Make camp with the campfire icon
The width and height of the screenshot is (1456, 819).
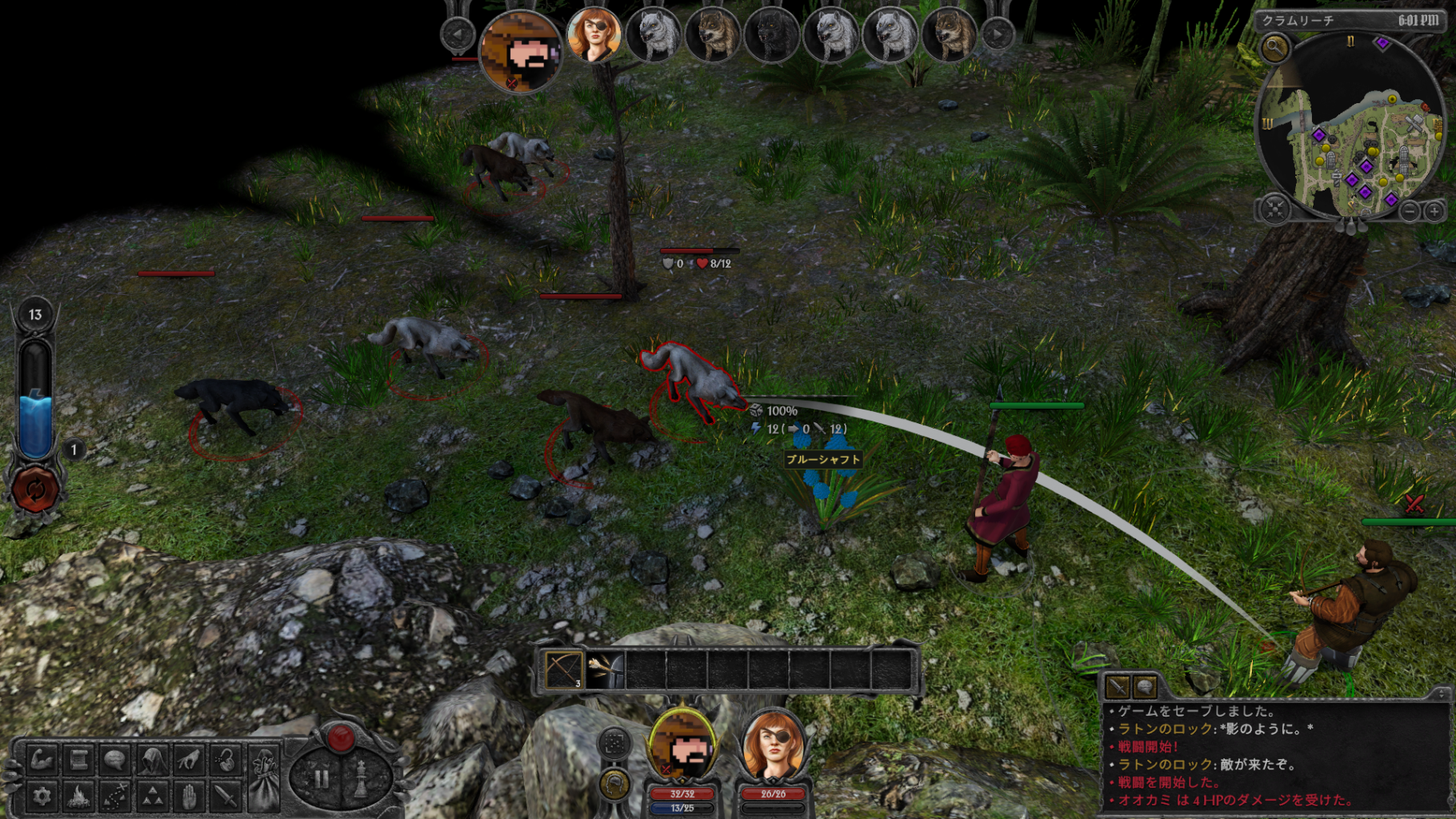(78, 796)
